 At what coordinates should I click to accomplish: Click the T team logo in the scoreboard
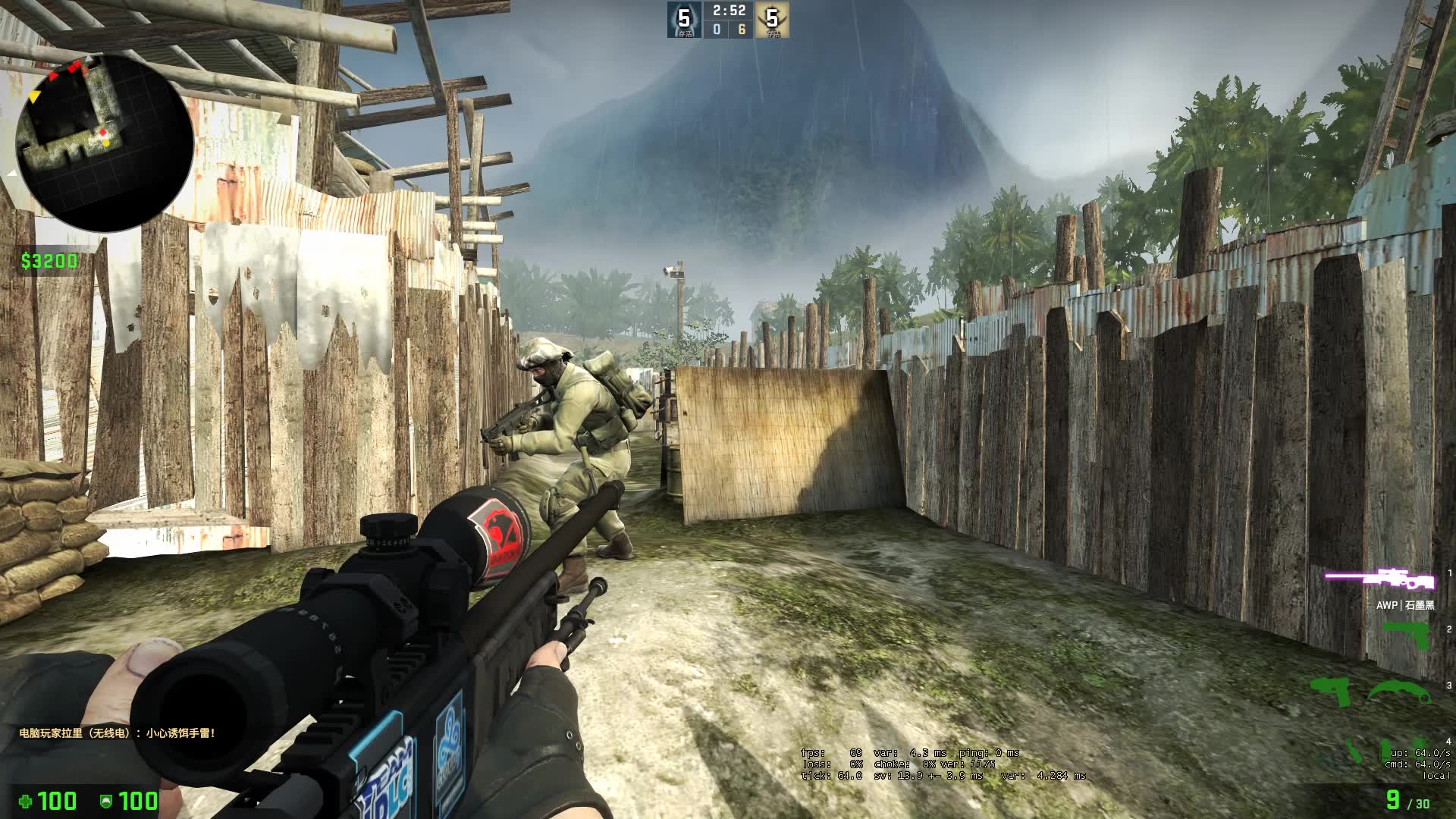[x=773, y=18]
